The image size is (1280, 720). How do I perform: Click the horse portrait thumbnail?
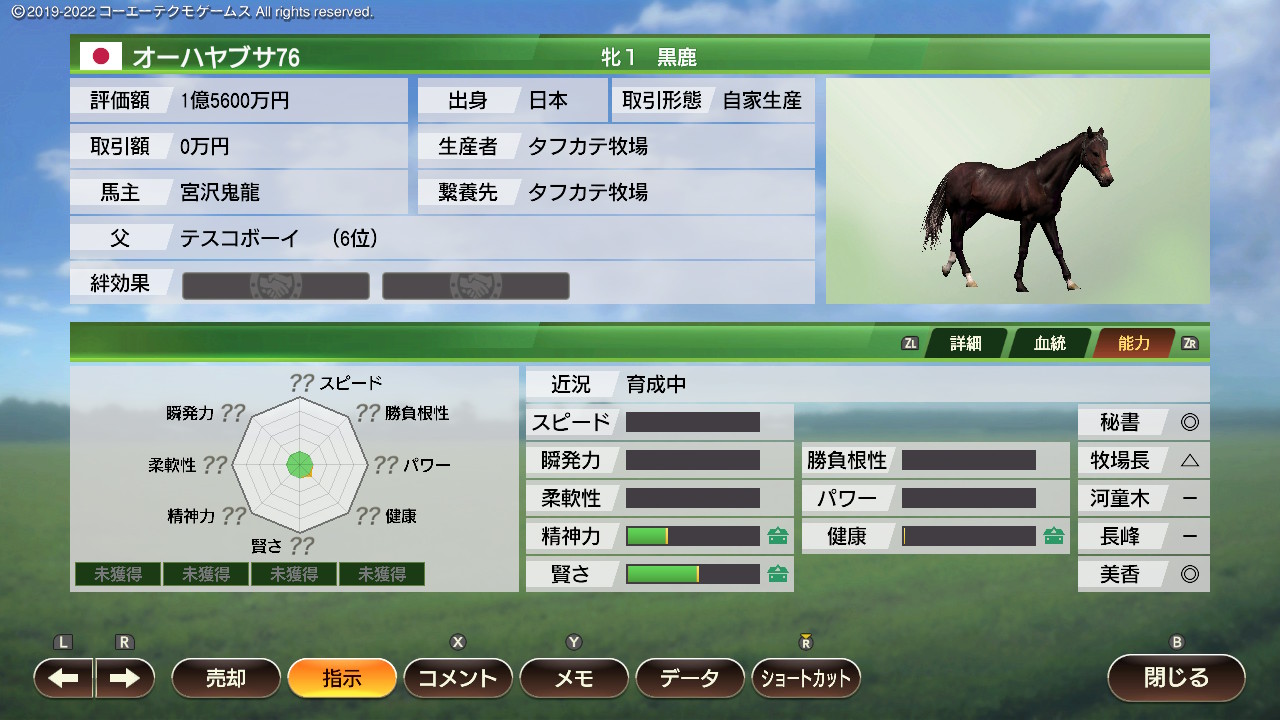(1017, 191)
